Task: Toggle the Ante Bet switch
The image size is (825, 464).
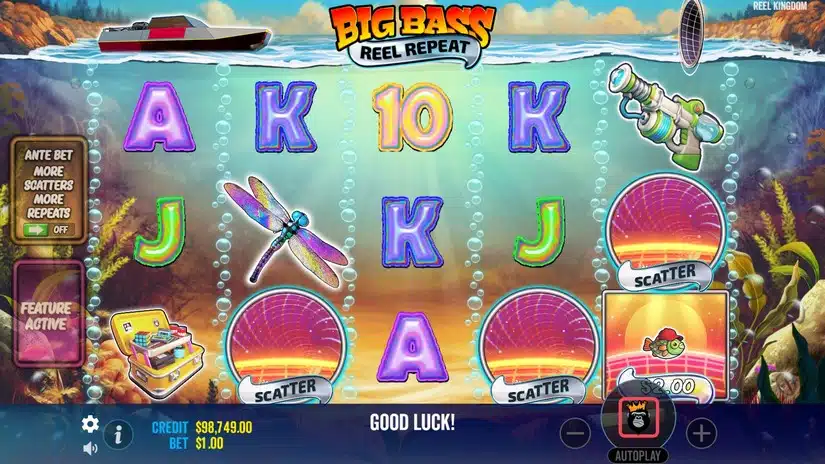Action: tap(48, 228)
